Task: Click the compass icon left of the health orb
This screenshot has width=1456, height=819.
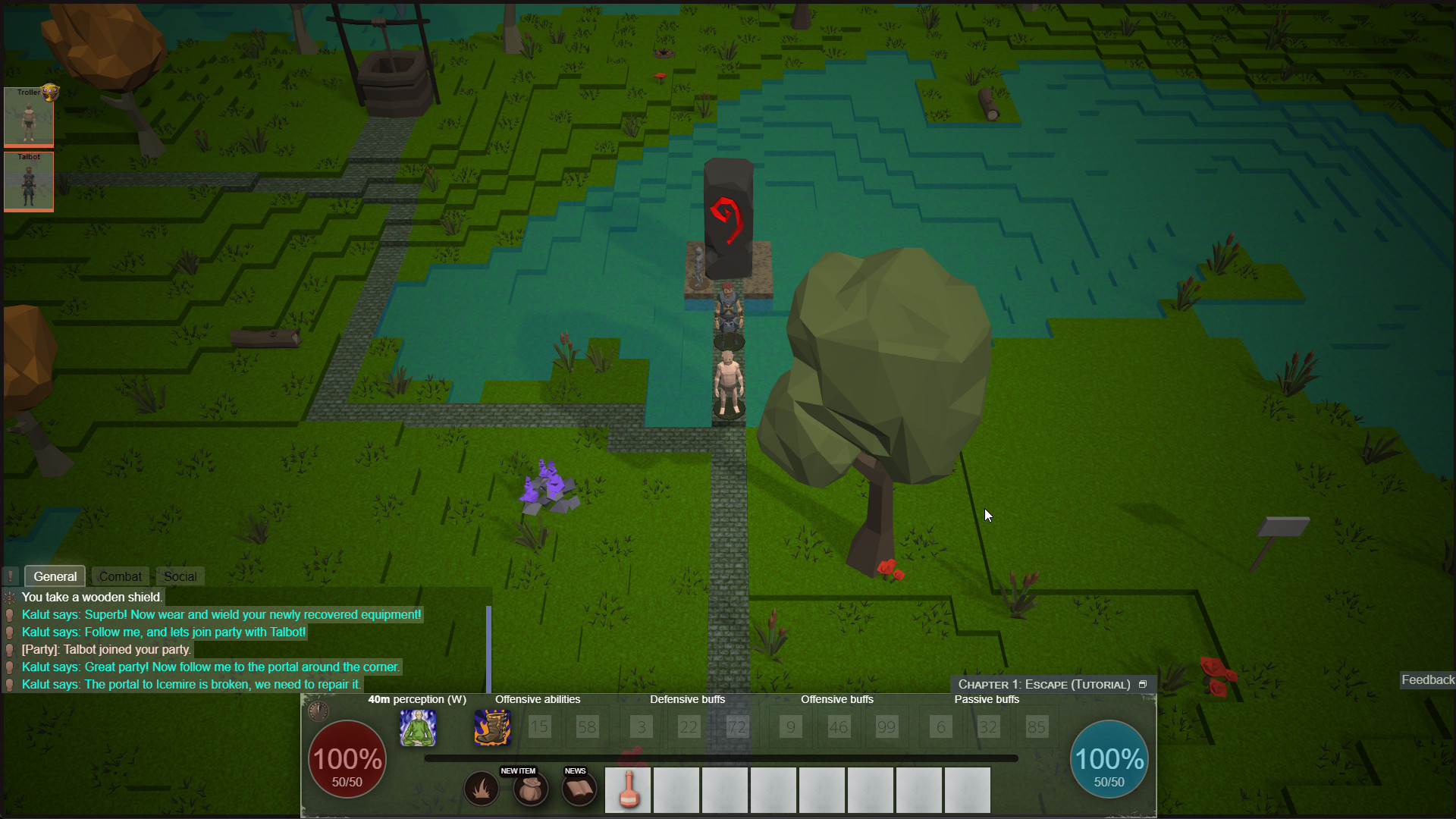Action: coord(318,711)
